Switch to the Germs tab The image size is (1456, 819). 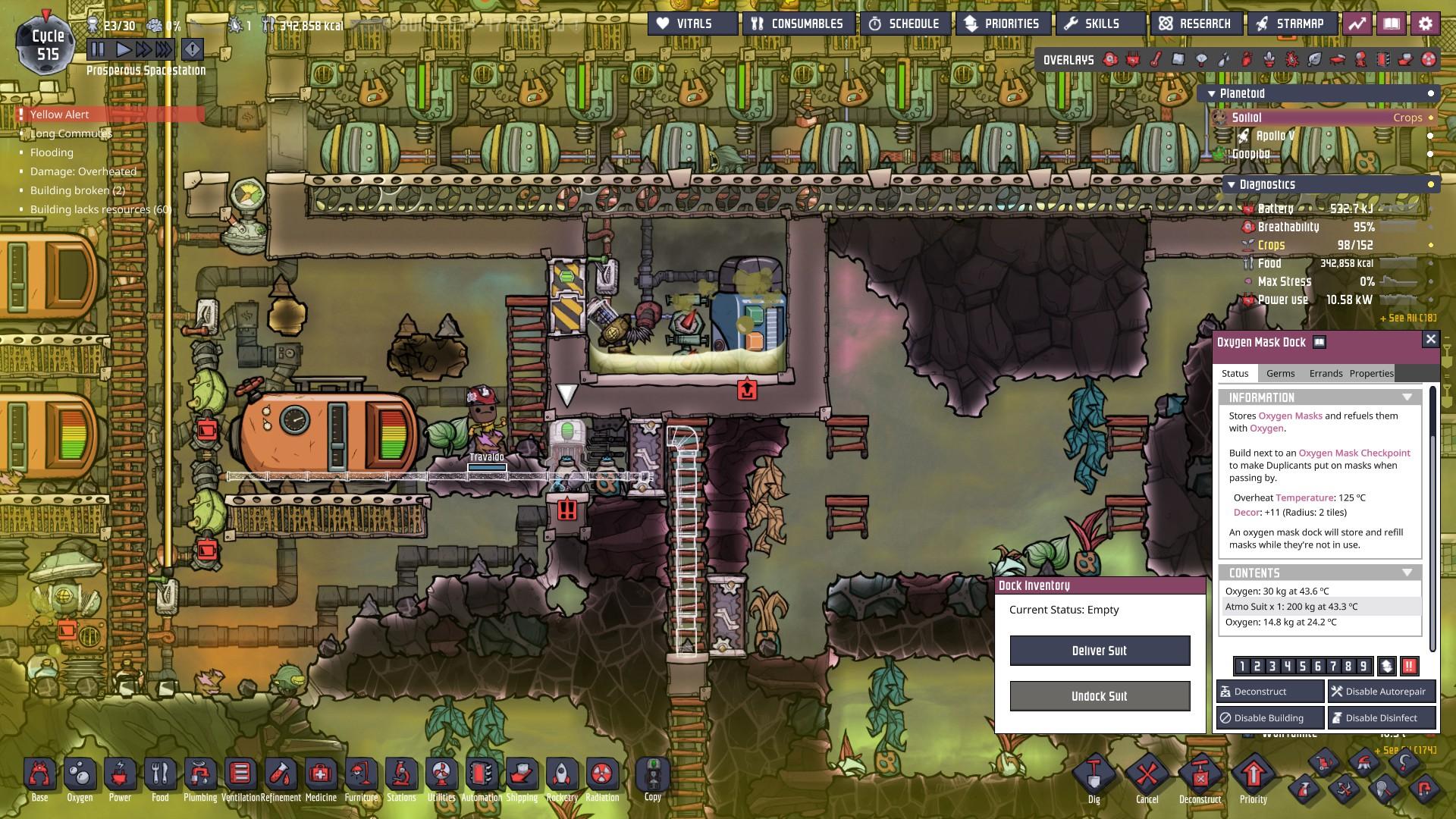1282,373
